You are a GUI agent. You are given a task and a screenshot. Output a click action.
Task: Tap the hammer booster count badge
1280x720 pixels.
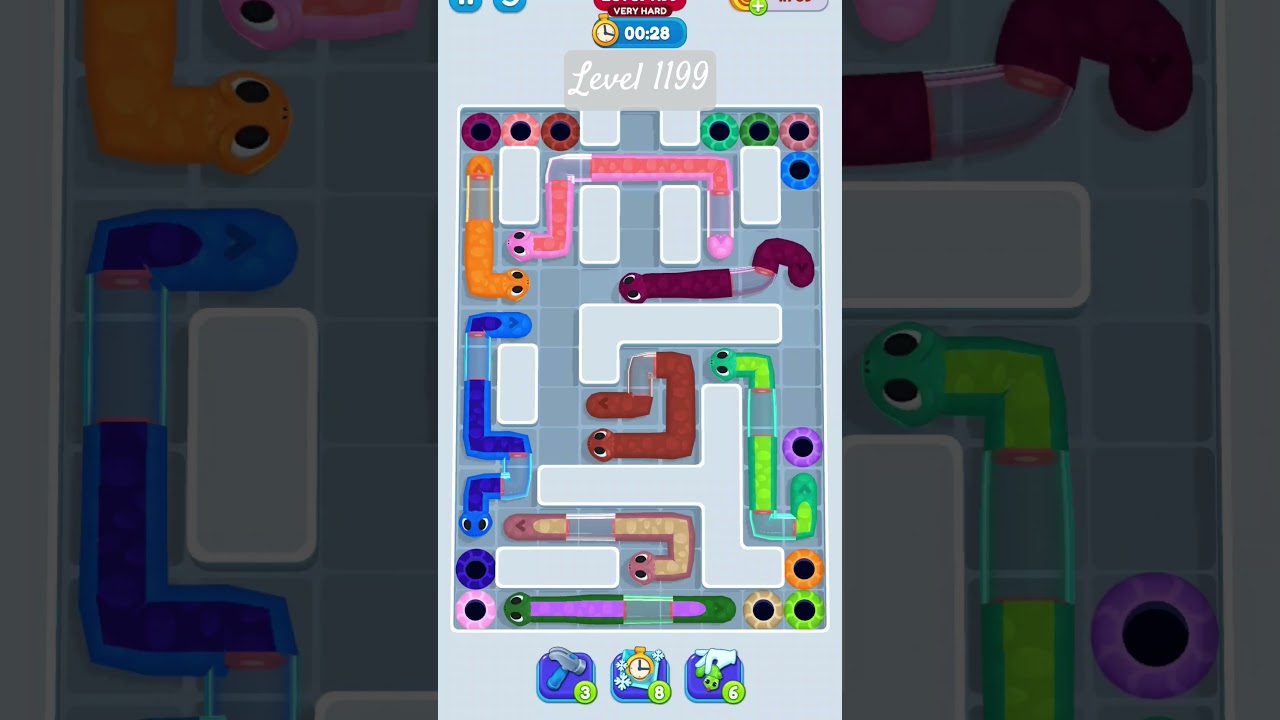[585, 691]
